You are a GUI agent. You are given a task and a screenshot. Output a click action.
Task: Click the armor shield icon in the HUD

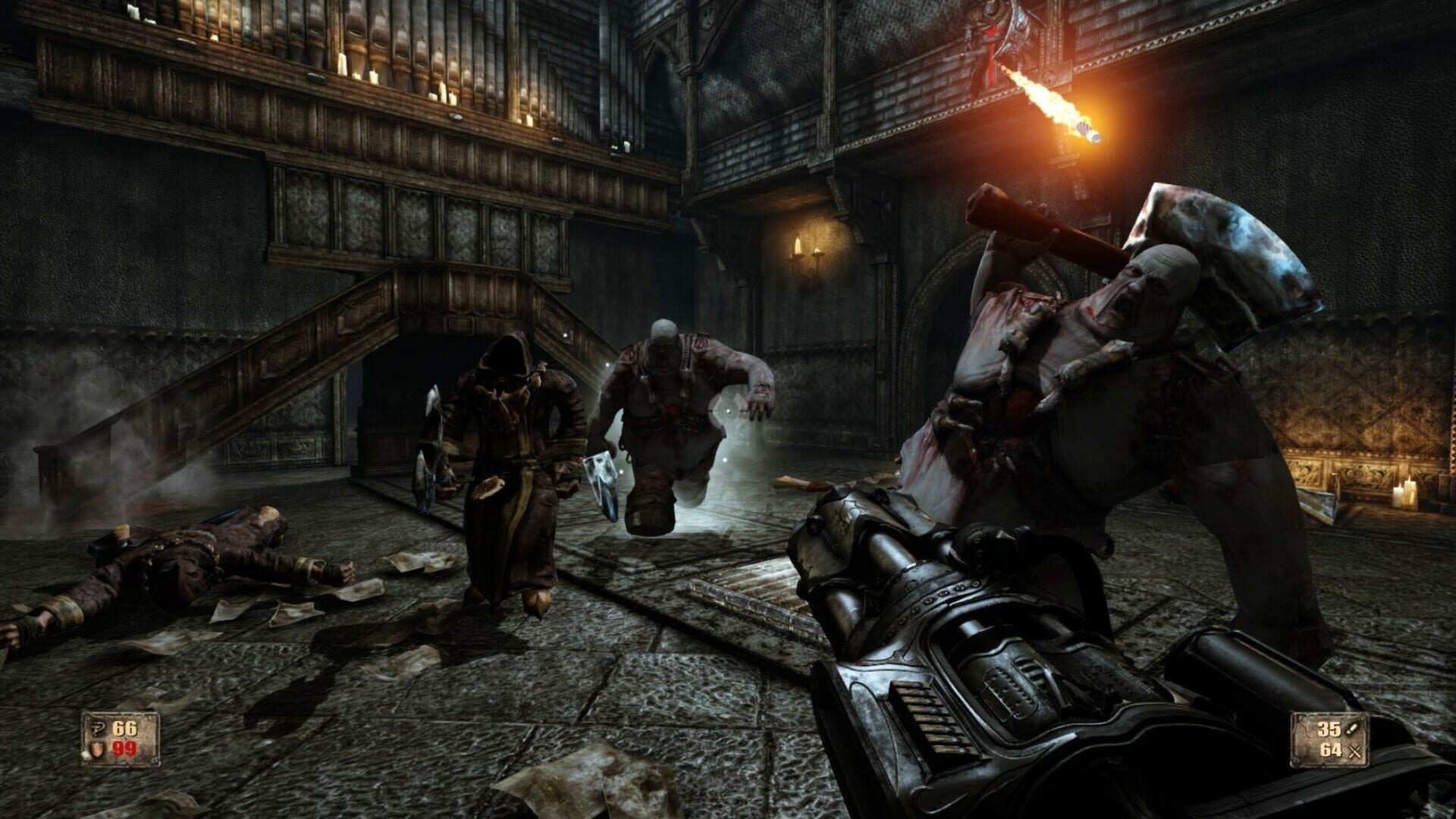point(97,749)
